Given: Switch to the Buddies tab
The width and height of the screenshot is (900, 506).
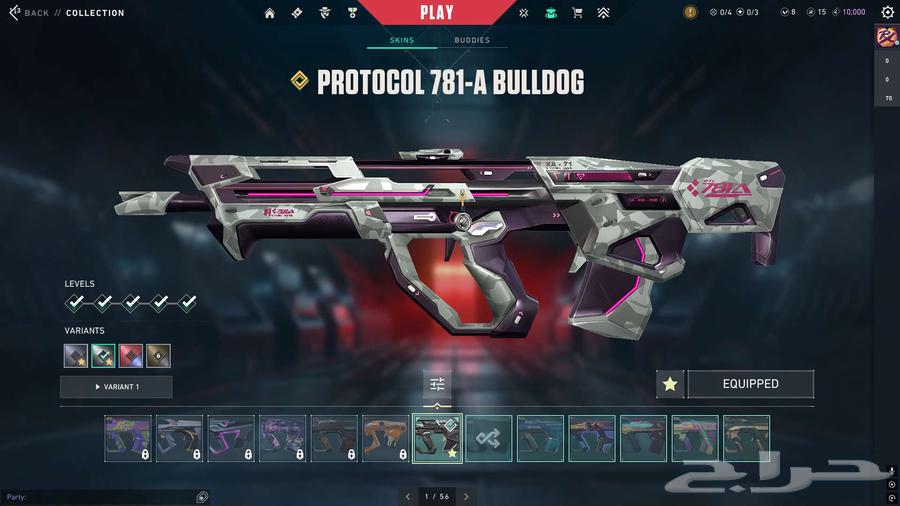Looking at the screenshot, I should (472, 40).
